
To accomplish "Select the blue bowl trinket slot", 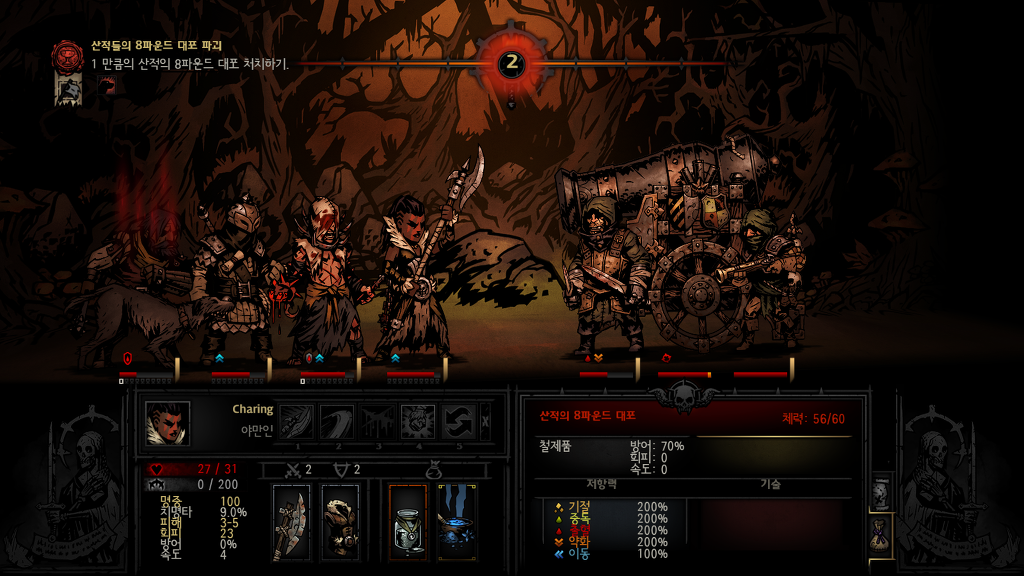I will [456, 522].
